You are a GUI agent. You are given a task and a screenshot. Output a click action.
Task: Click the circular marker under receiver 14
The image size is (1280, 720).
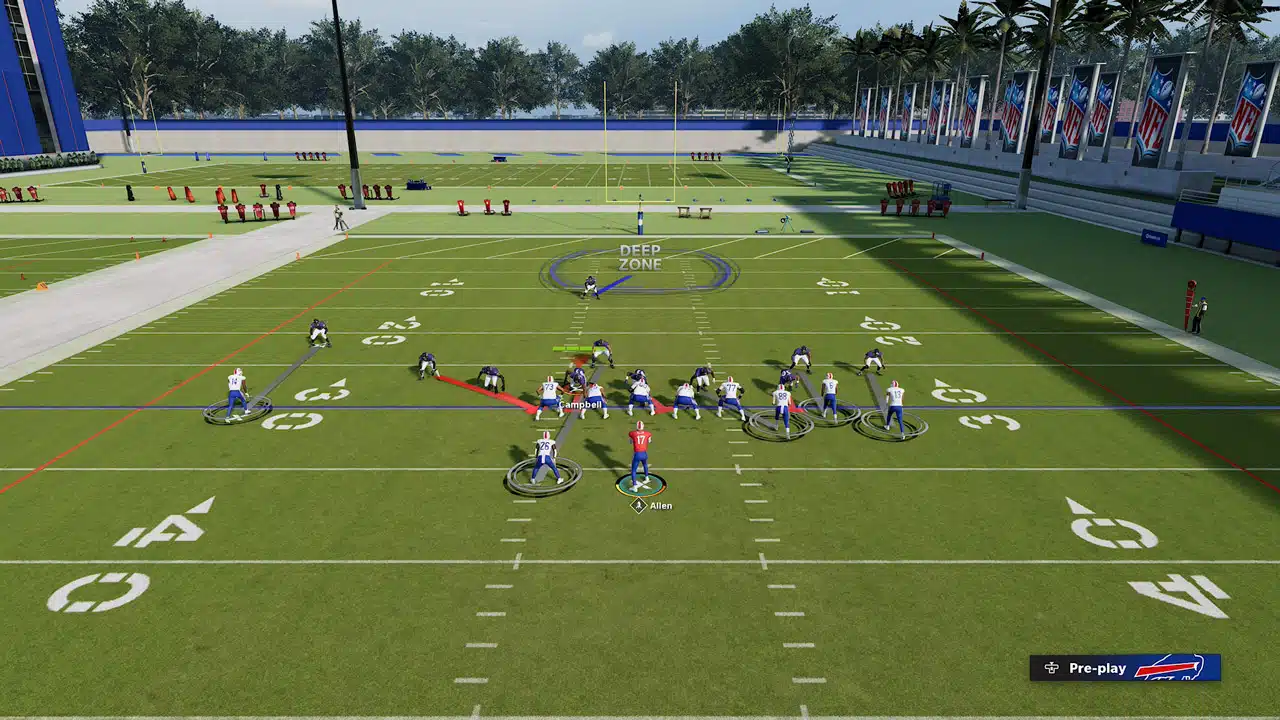coord(238,414)
